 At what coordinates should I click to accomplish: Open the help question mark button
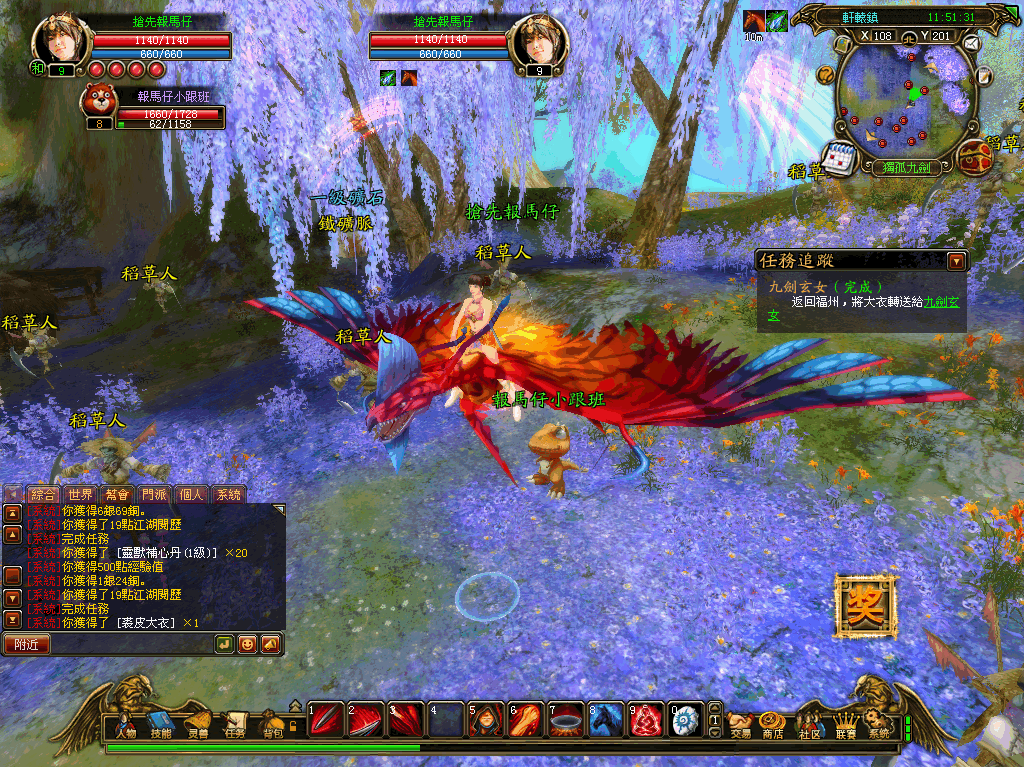(x=826, y=75)
